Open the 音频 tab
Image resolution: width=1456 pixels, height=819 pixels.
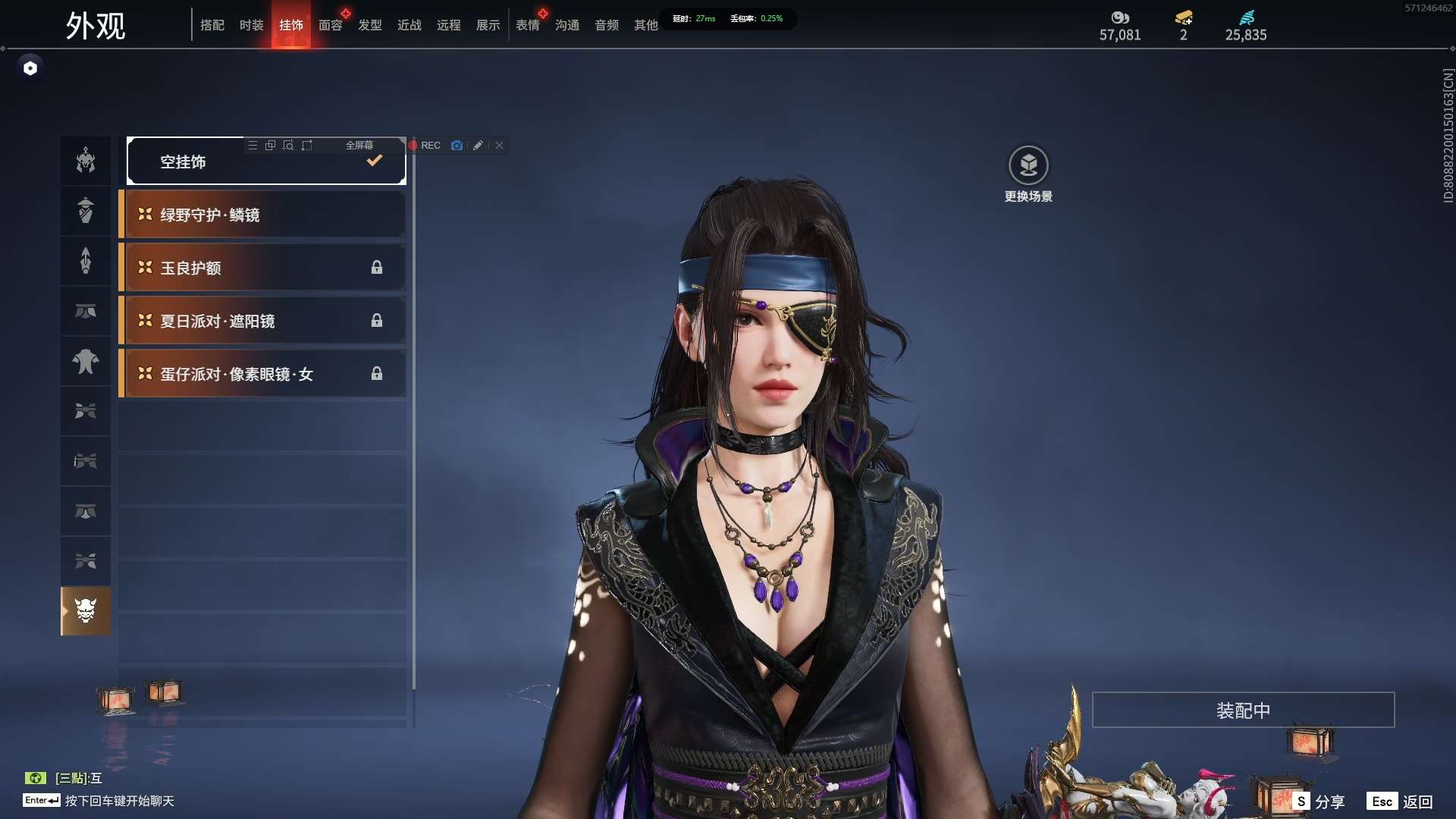[x=607, y=25]
